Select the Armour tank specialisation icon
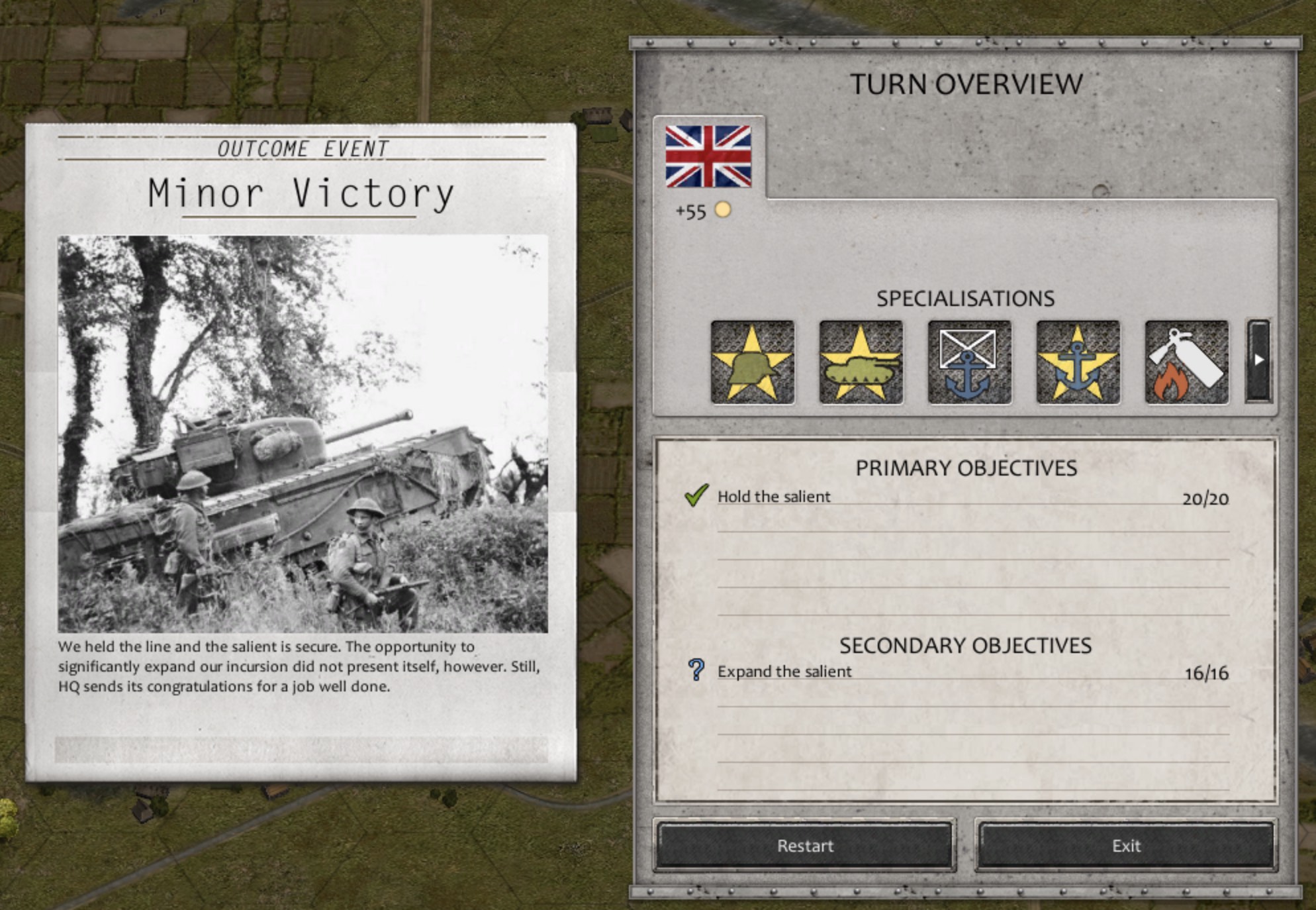The width and height of the screenshot is (1316, 910). coord(862,363)
